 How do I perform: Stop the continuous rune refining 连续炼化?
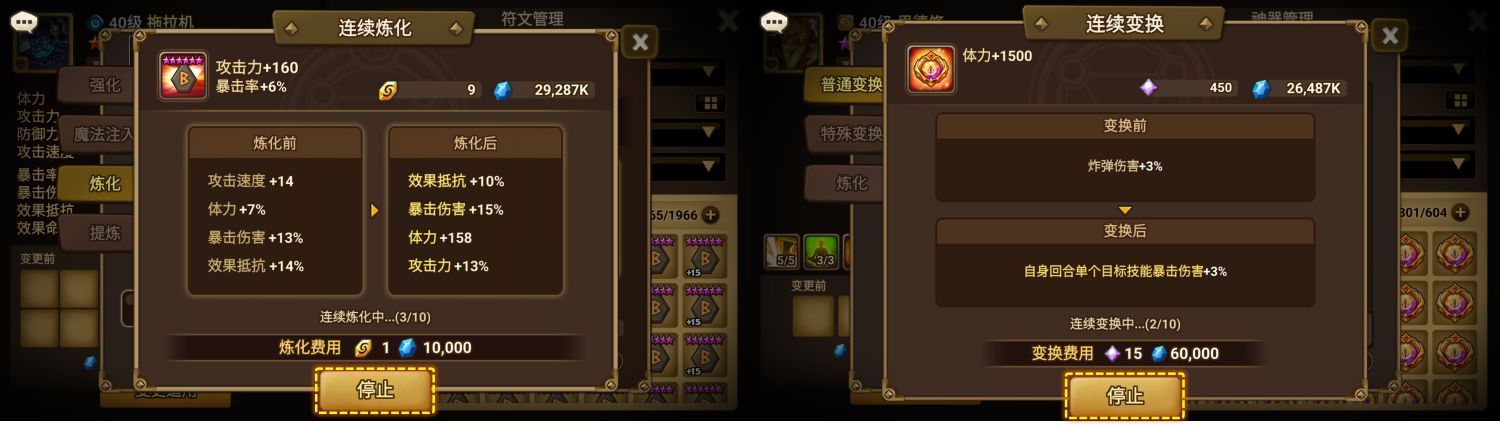click(x=375, y=390)
